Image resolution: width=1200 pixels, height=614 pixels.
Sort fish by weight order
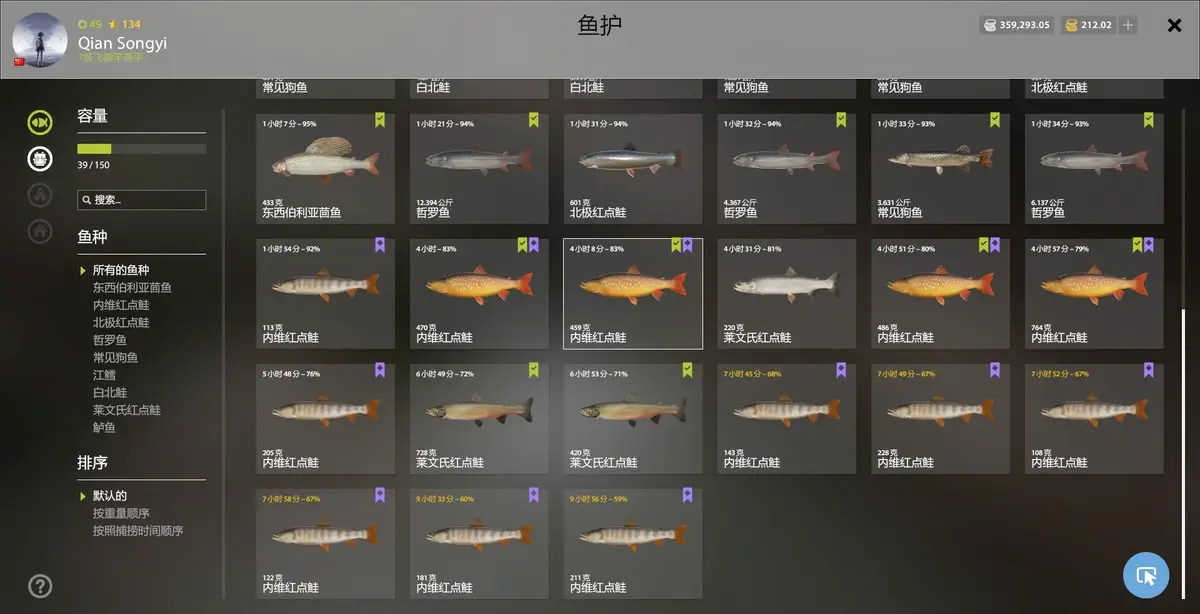121,514
